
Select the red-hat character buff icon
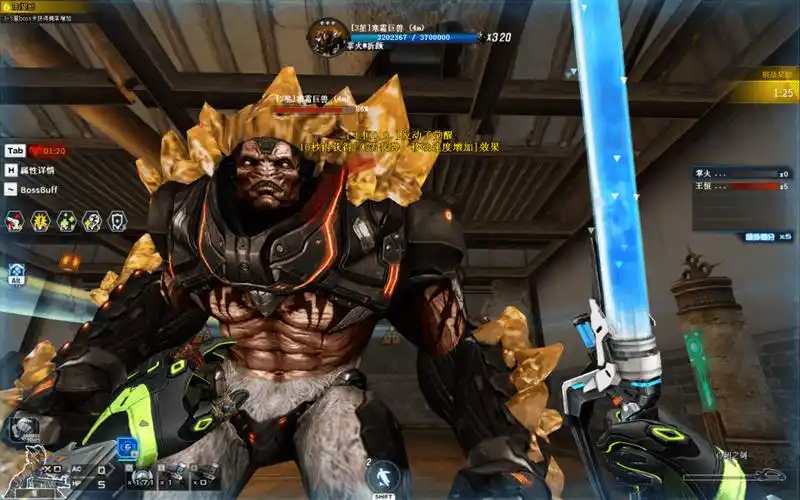click(15, 221)
